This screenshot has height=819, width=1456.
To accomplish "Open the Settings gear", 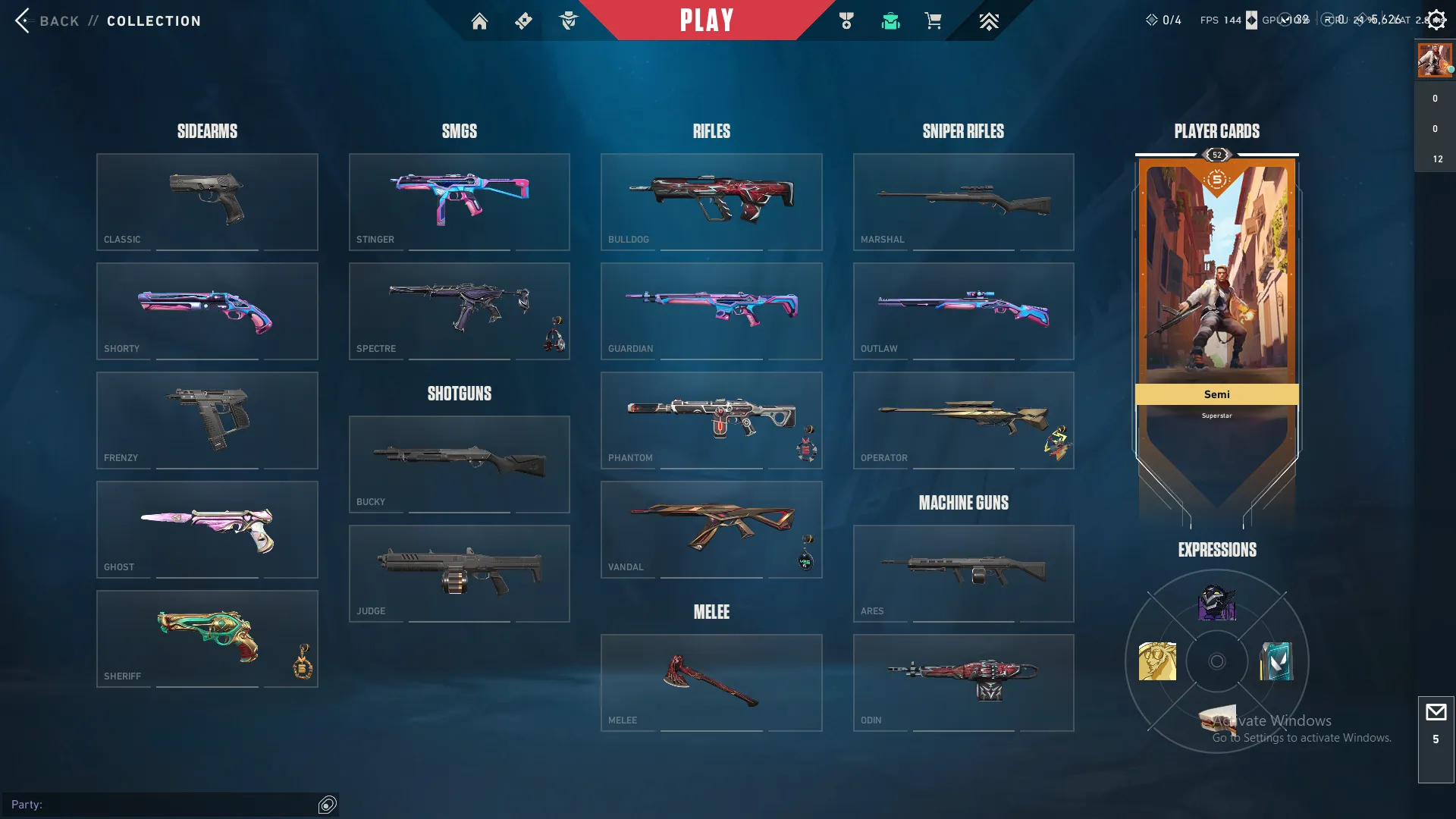I will tap(1437, 20).
